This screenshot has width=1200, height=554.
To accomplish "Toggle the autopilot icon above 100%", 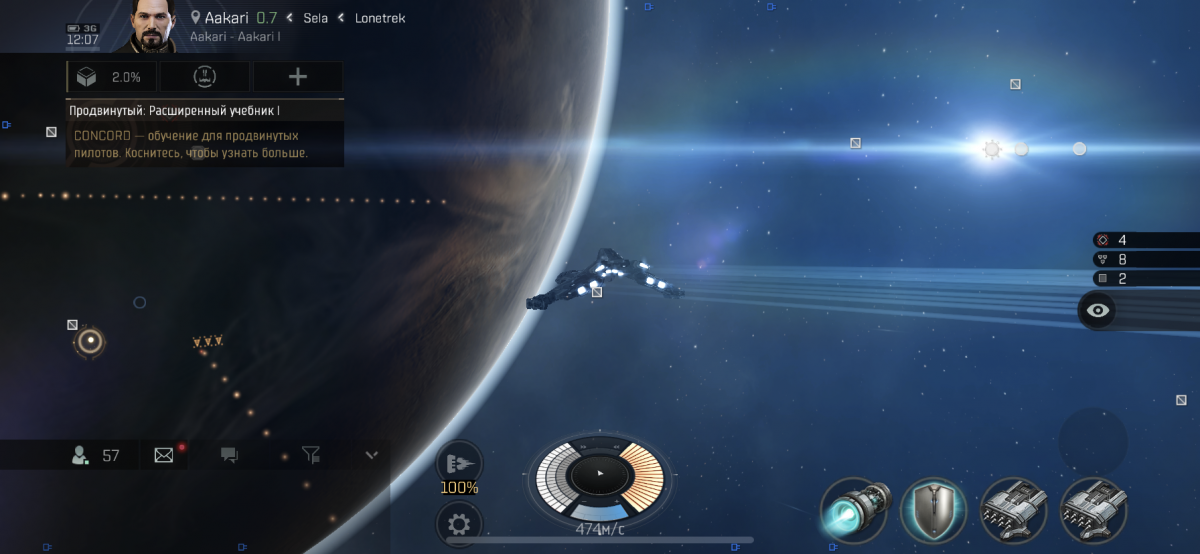I will [459, 462].
